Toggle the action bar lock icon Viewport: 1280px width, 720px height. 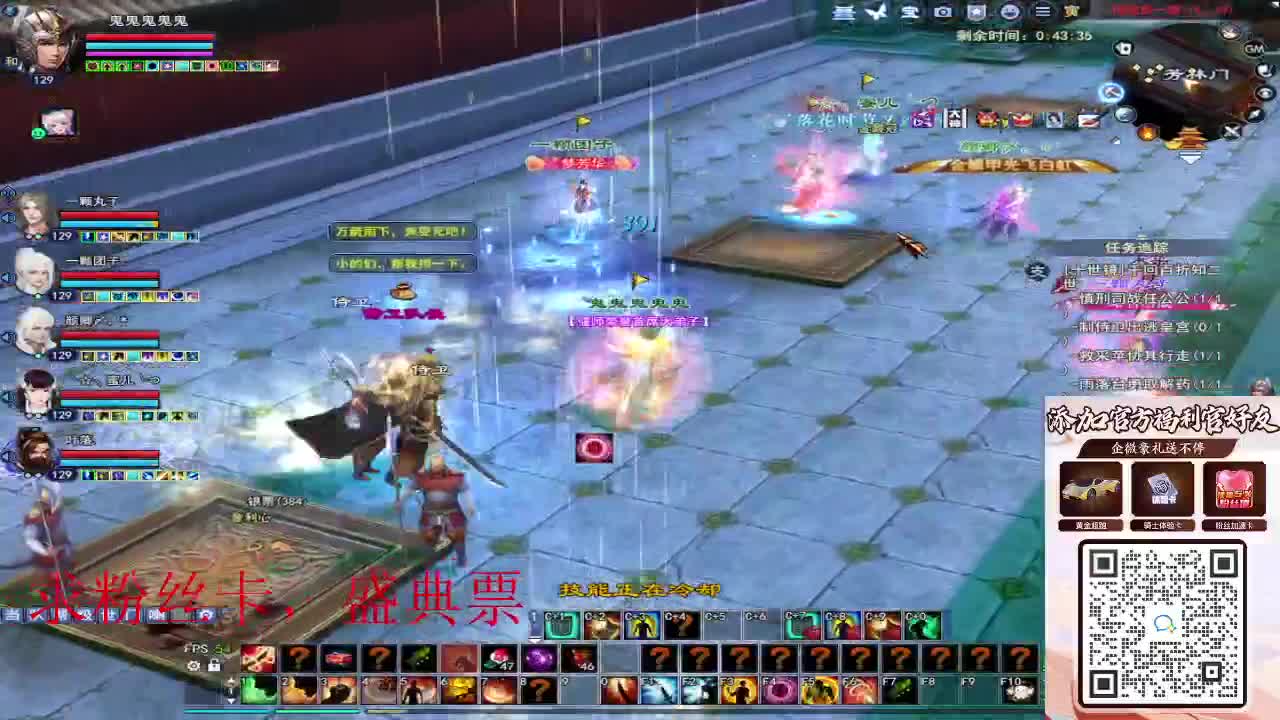click(215, 666)
